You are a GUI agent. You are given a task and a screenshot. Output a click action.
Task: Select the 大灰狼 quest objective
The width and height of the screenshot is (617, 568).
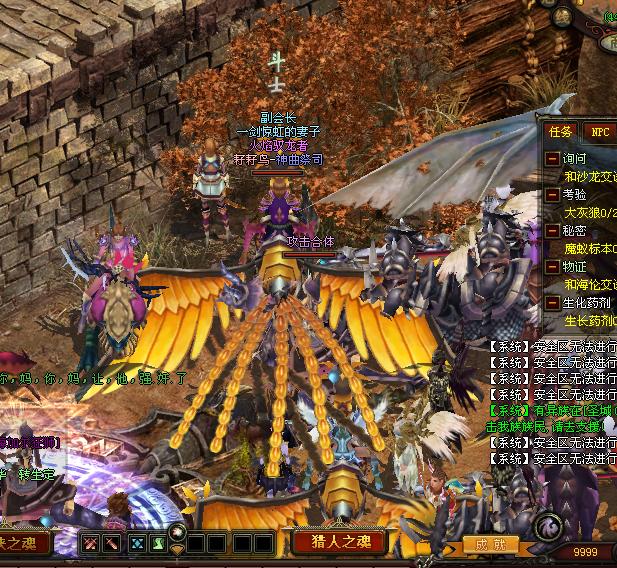590,213
